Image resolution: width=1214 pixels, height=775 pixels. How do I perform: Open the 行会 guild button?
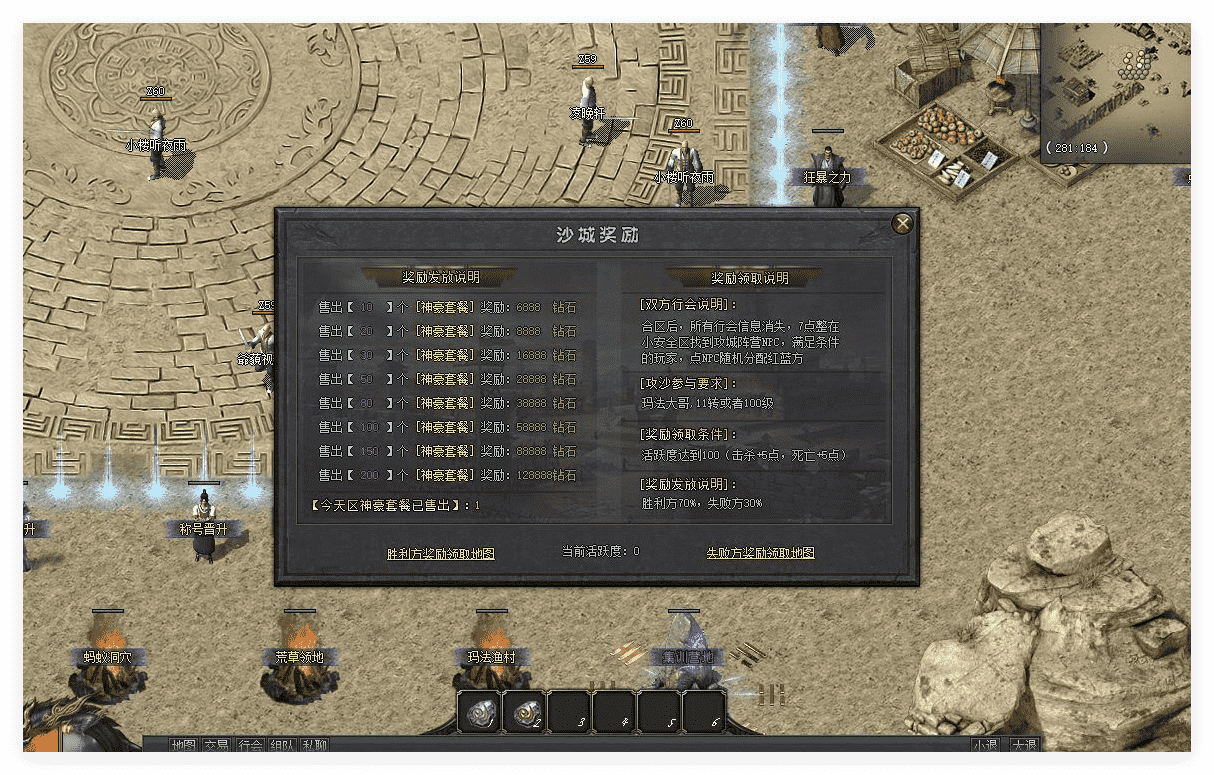(250, 745)
